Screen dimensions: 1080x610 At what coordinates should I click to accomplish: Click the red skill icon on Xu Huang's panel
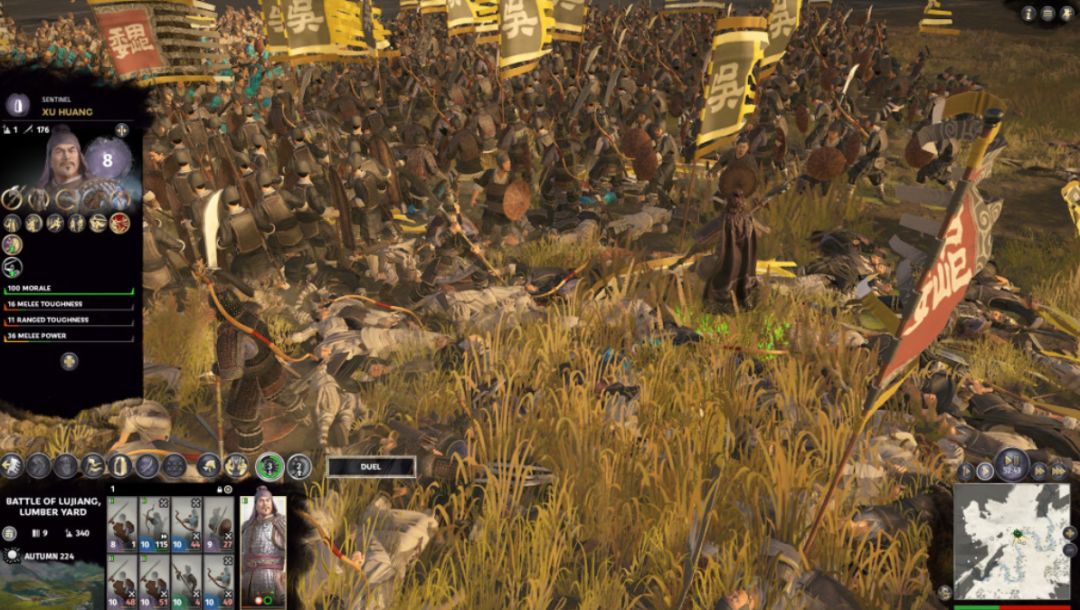pos(121,222)
